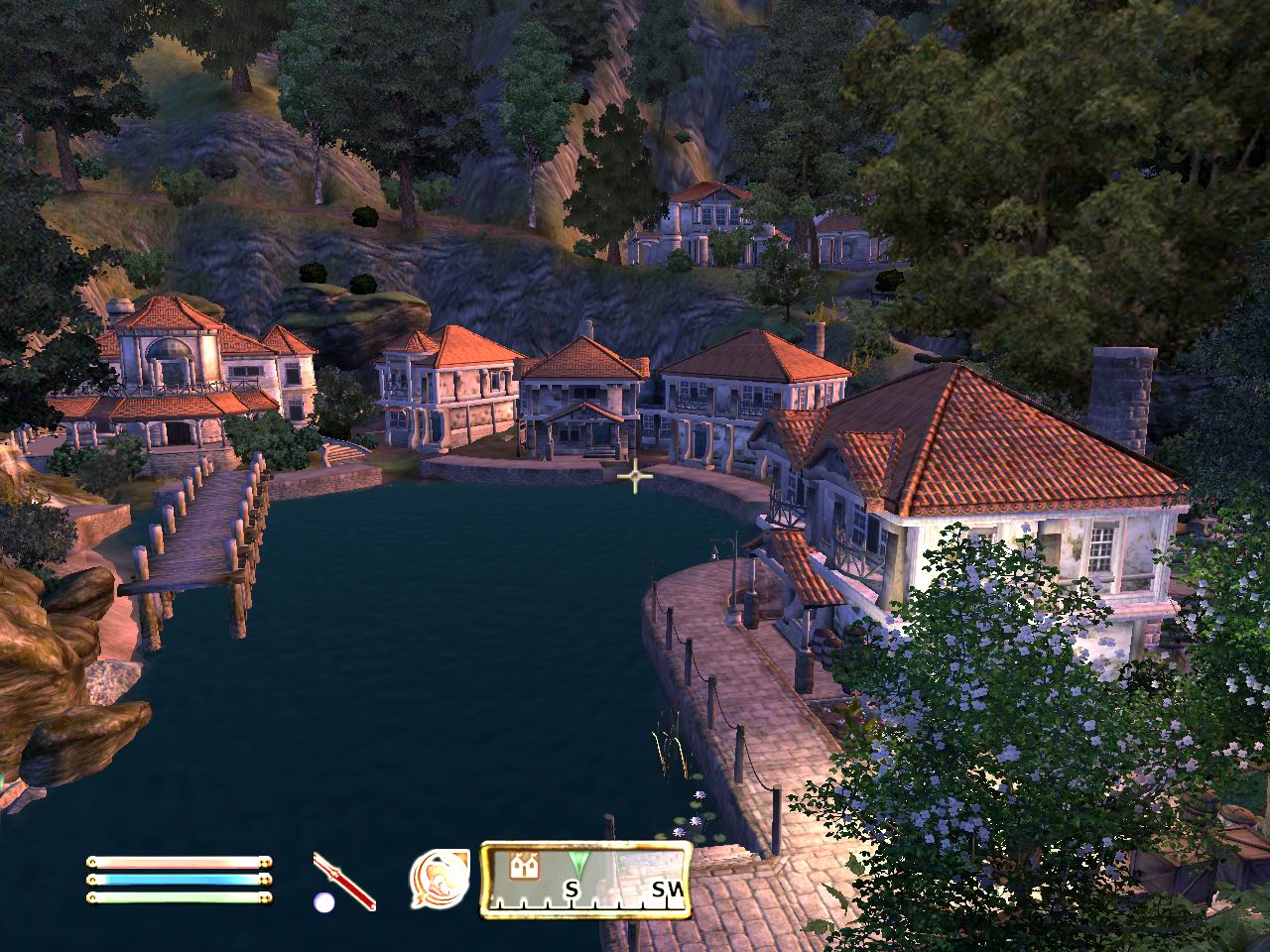This screenshot has width=1270, height=952.
Task: Click the gold end-cap of the magicka bar
Action: (x=267, y=881)
